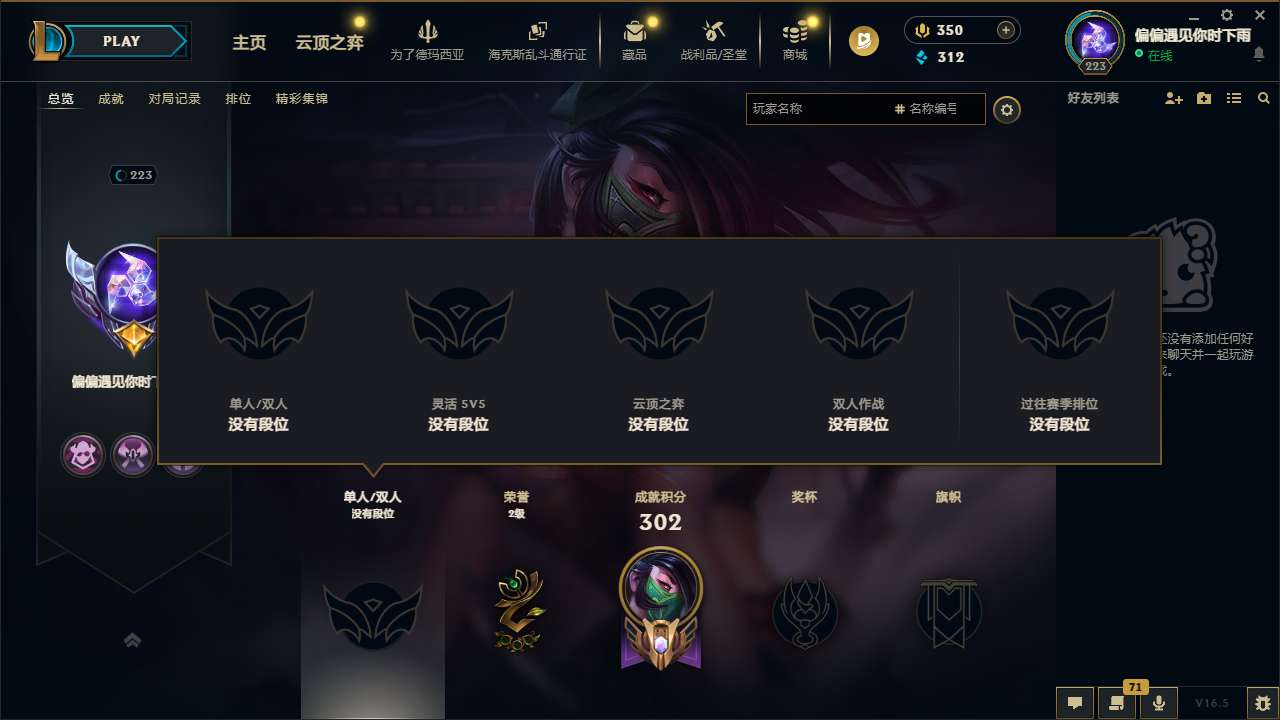Screen dimensions: 1280x720
Task: Toggle friend list view with list icon
Action: pos(1234,98)
